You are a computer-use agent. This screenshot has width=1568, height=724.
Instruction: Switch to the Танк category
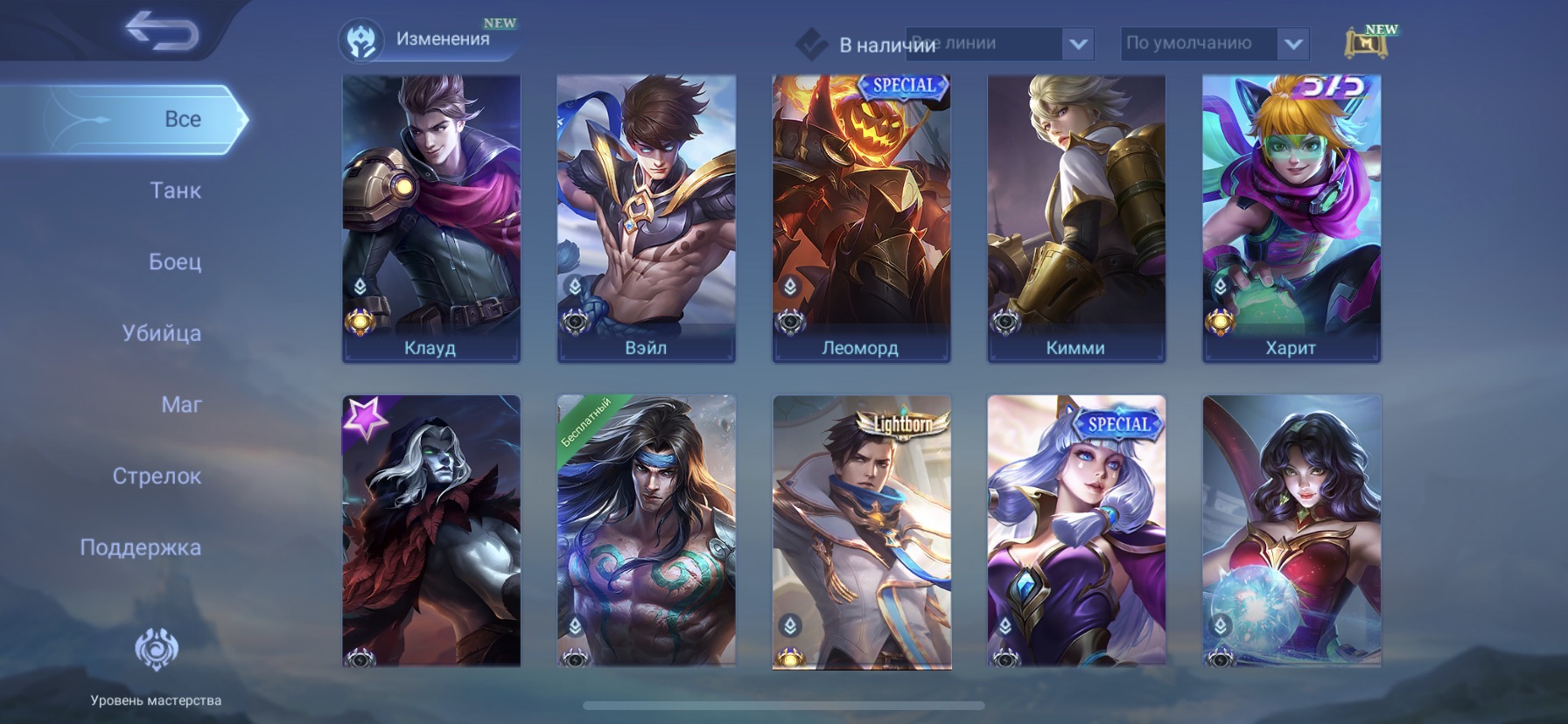tap(175, 191)
